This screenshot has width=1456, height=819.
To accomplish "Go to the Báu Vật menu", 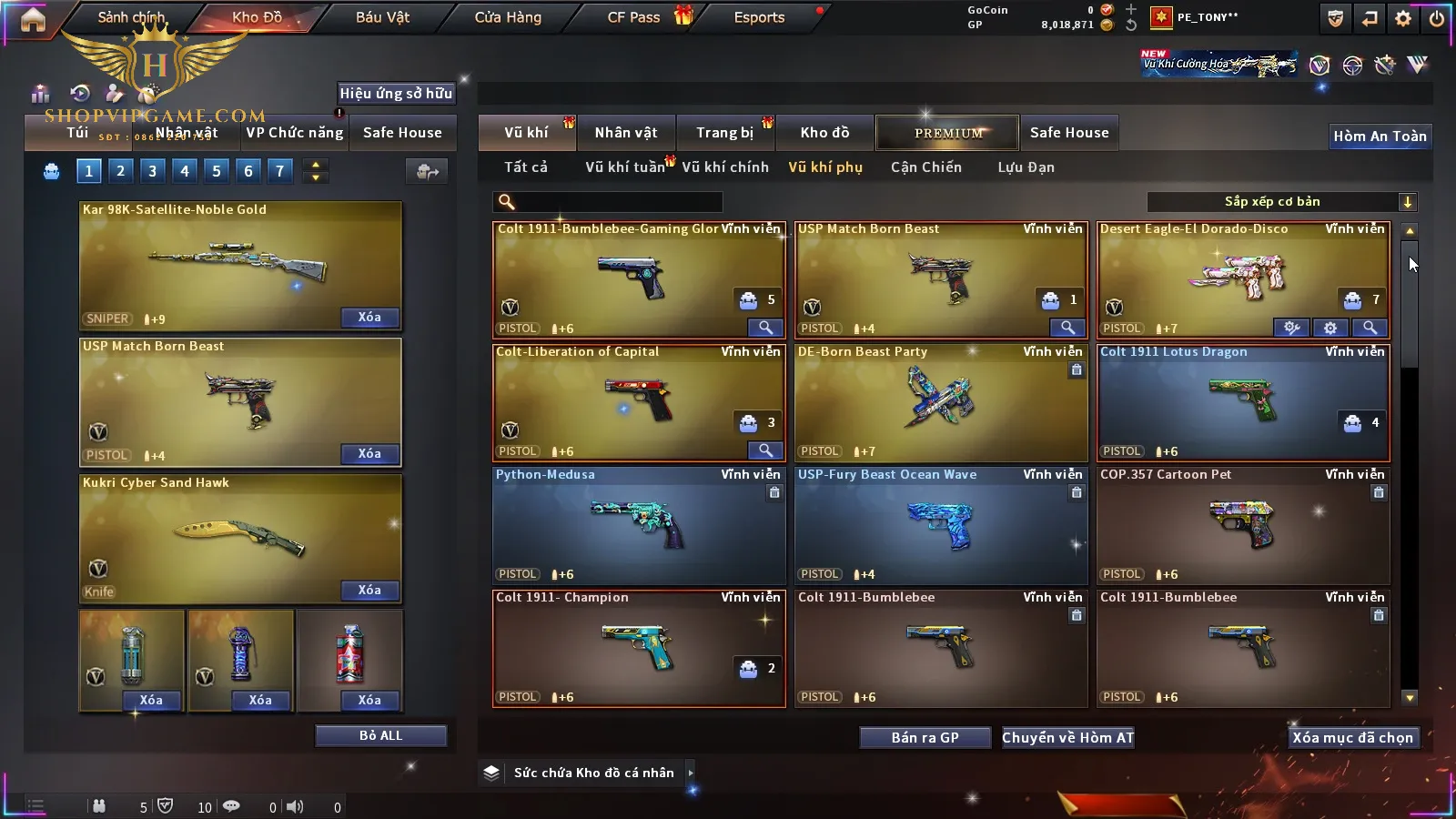I will [x=382, y=17].
